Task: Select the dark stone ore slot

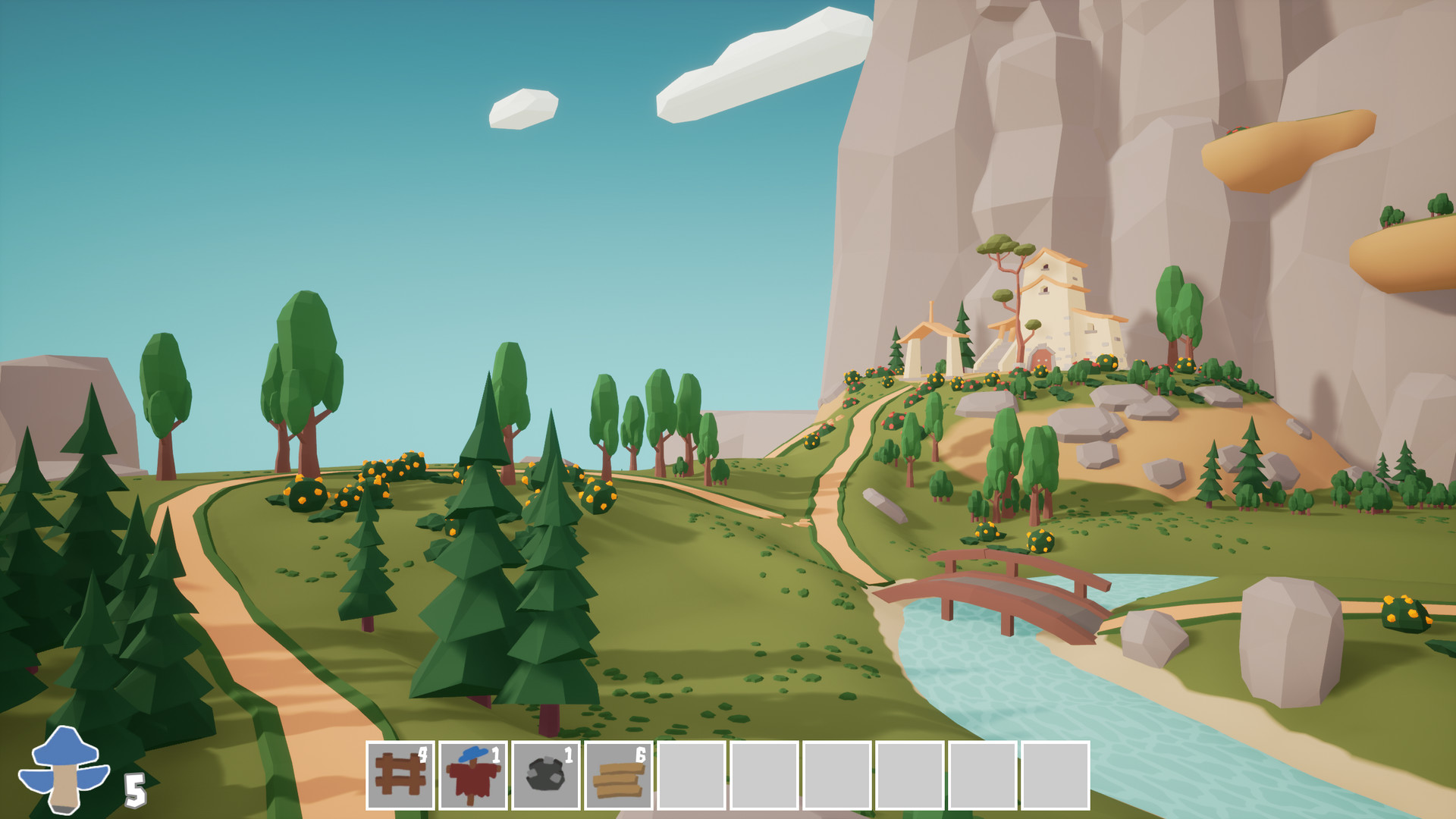Action: tap(545, 775)
